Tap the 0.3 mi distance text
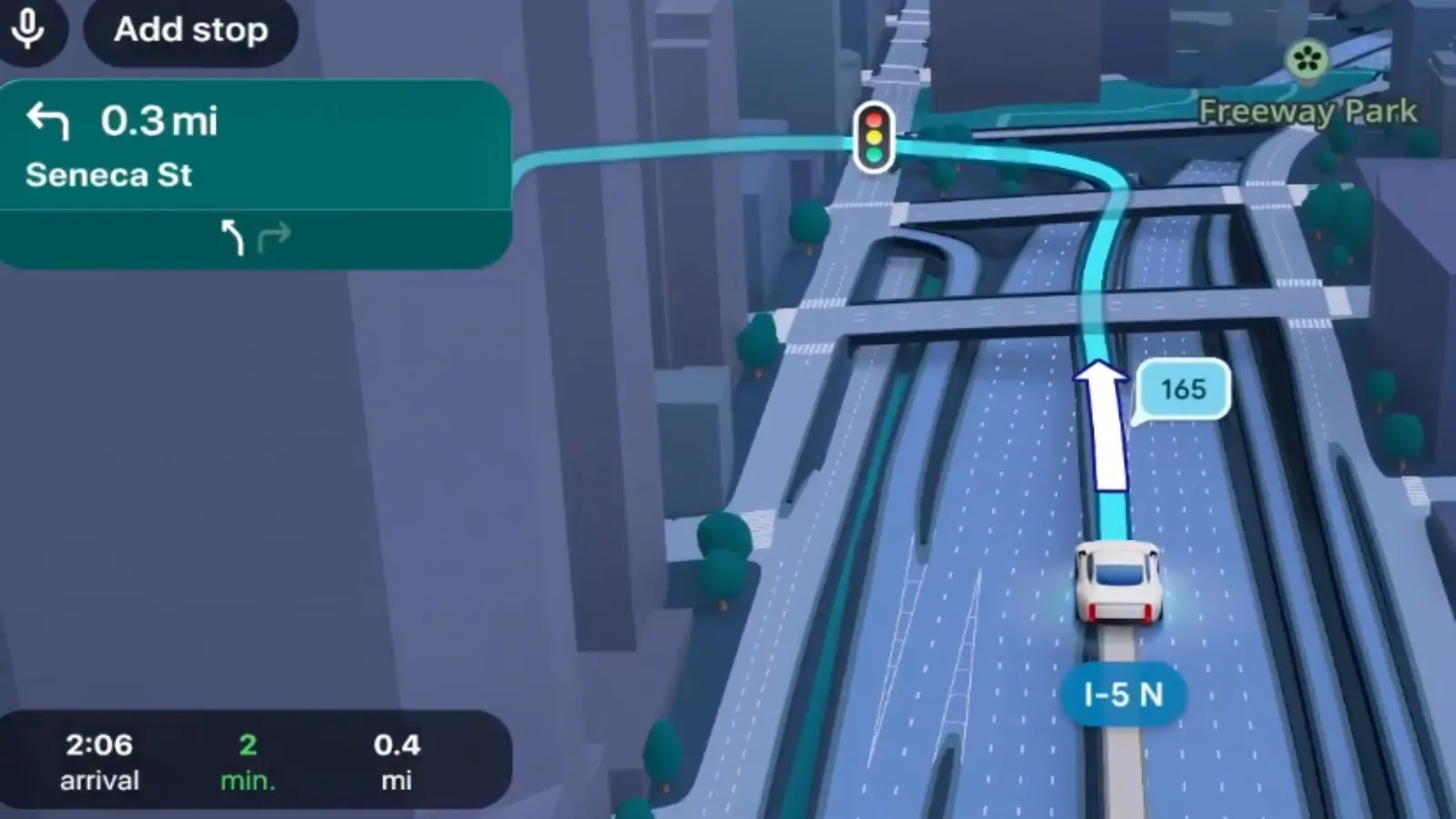This screenshot has width=1456, height=819. click(x=160, y=119)
